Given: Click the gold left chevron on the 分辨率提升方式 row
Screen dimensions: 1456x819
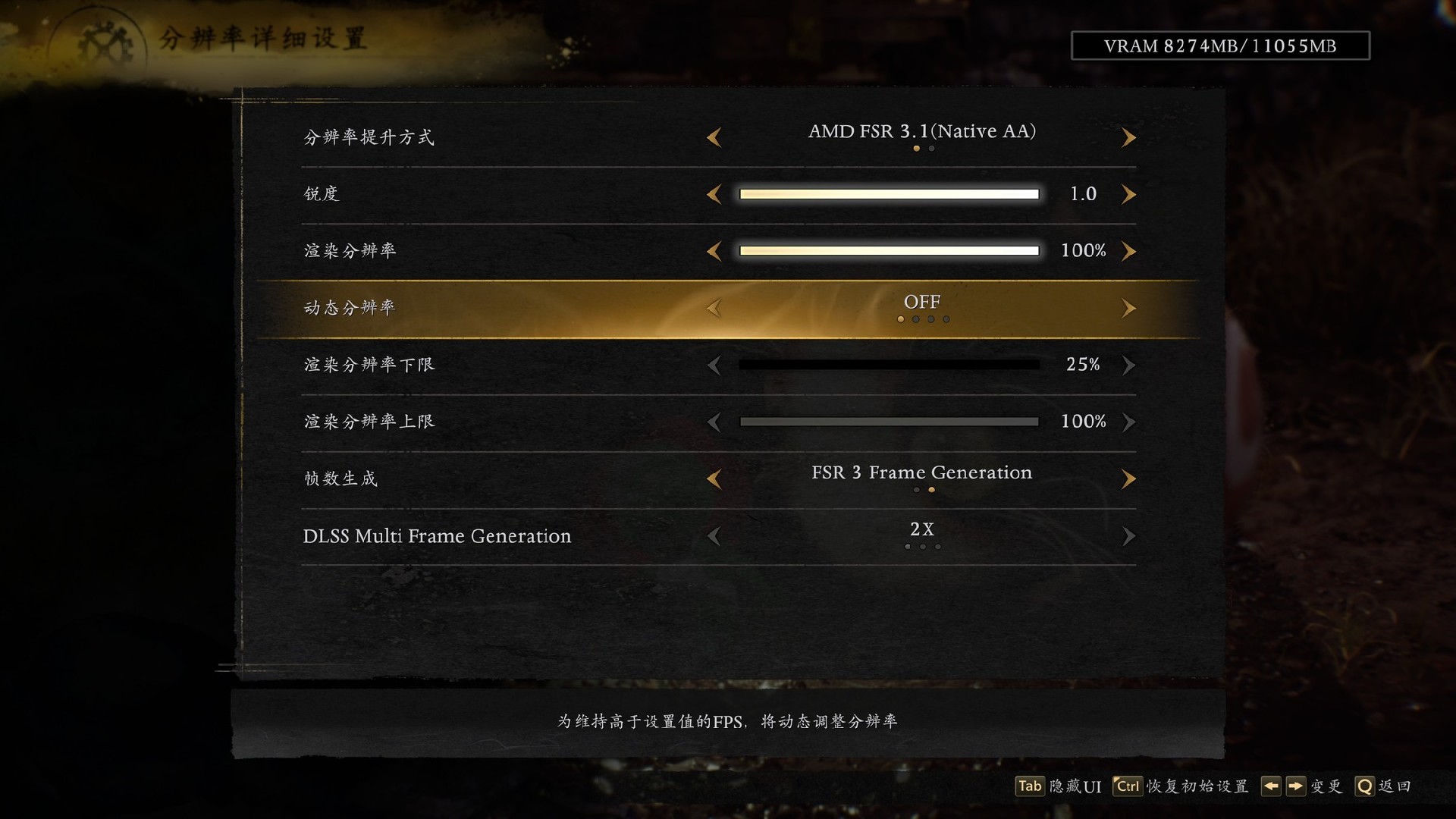Looking at the screenshot, I should pyautogui.click(x=714, y=137).
